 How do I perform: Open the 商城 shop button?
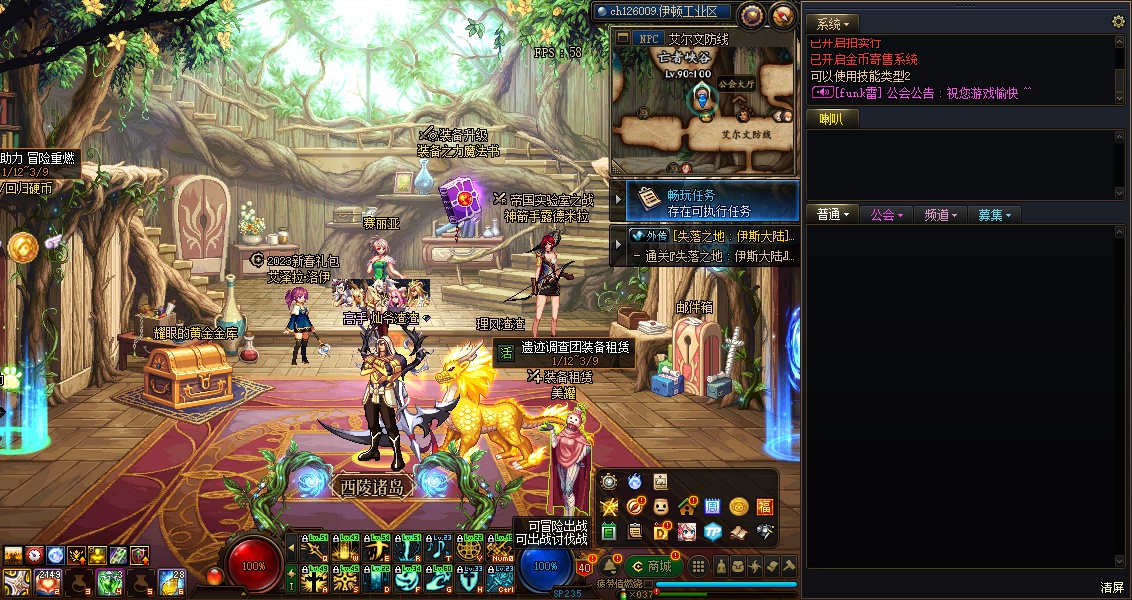(x=653, y=567)
